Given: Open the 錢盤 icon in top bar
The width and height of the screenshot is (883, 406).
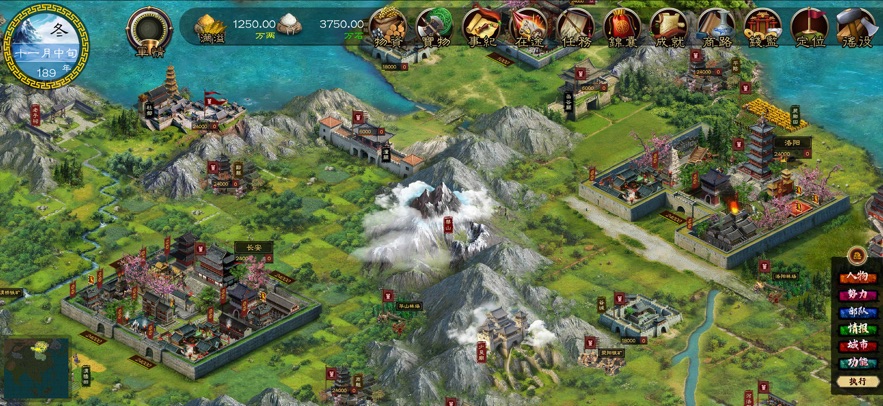Looking at the screenshot, I should [762, 26].
